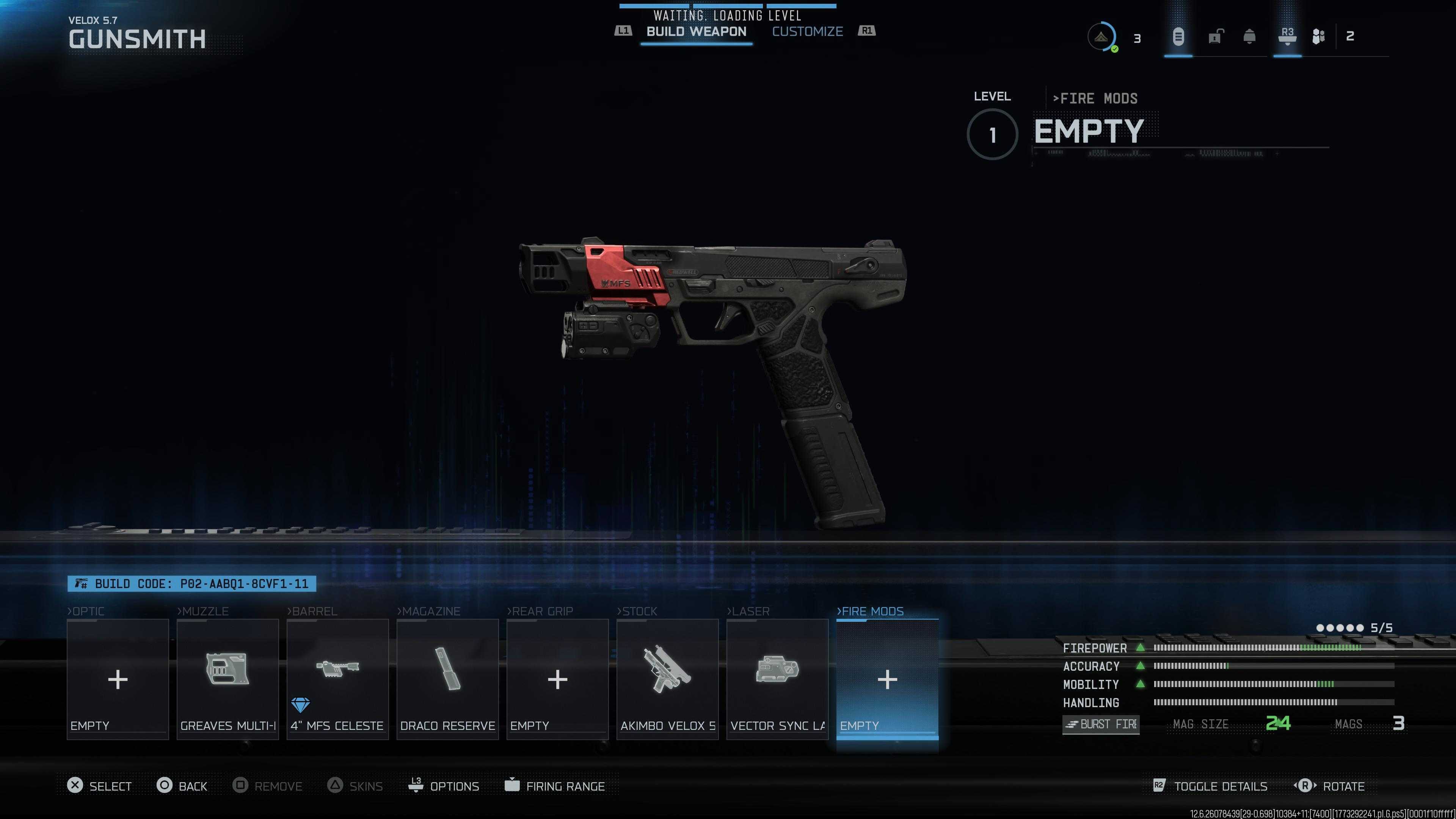Screen dimensions: 1456x819
Task: Open the empty Optic attachment slot
Action: click(x=118, y=679)
